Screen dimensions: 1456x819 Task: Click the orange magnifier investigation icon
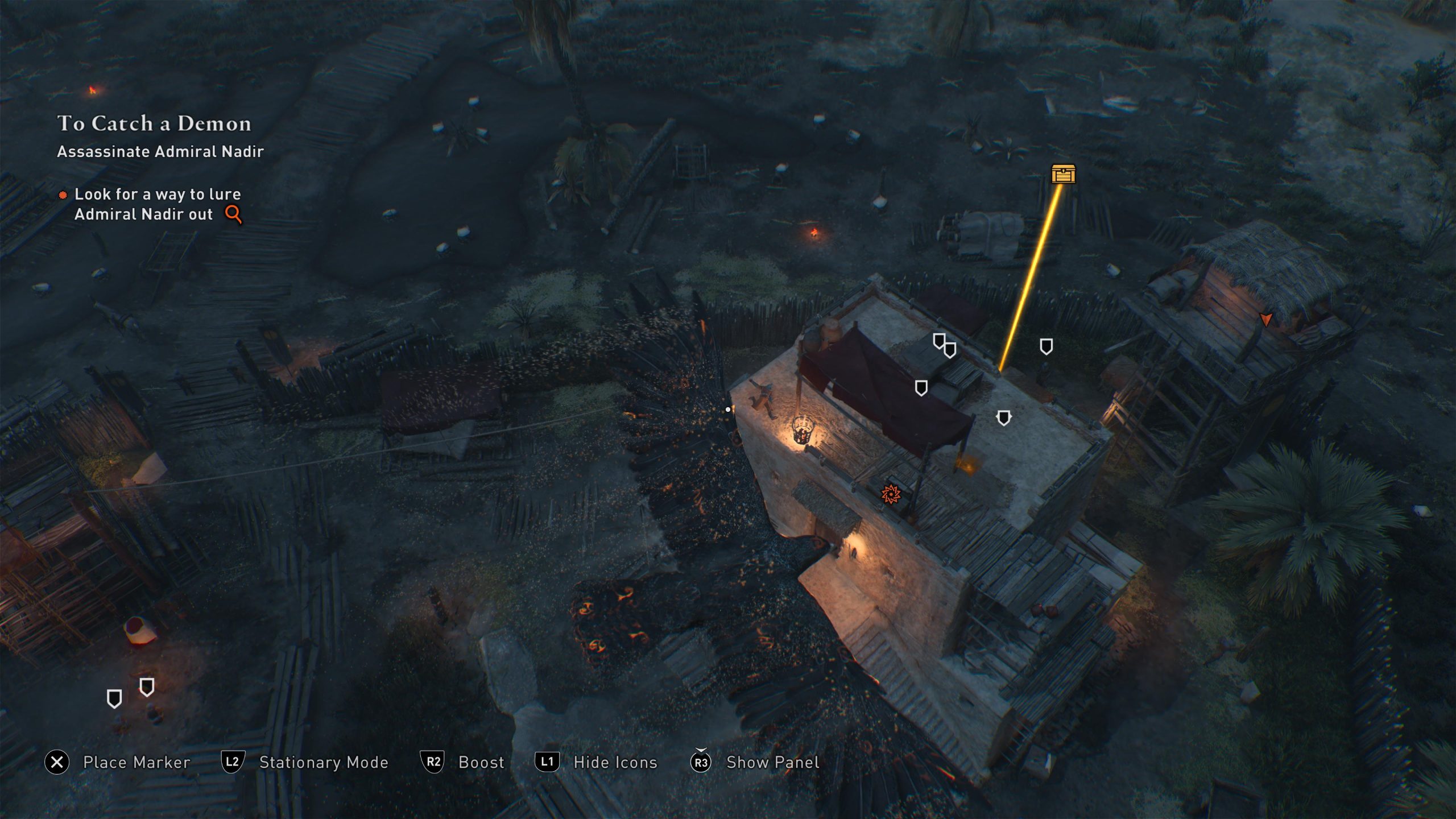coord(233,214)
